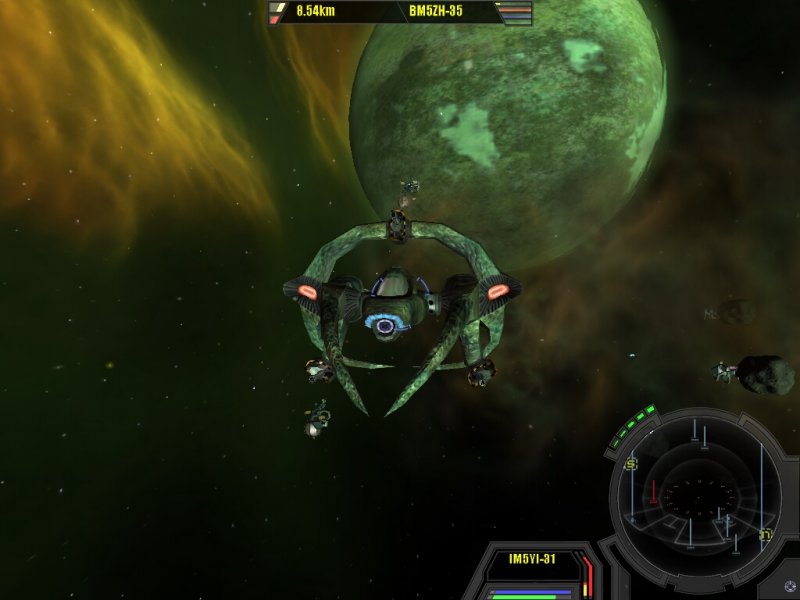The height and width of the screenshot is (600, 800).
Task: Select the red contact blip on radar
Action: [x=654, y=491]
